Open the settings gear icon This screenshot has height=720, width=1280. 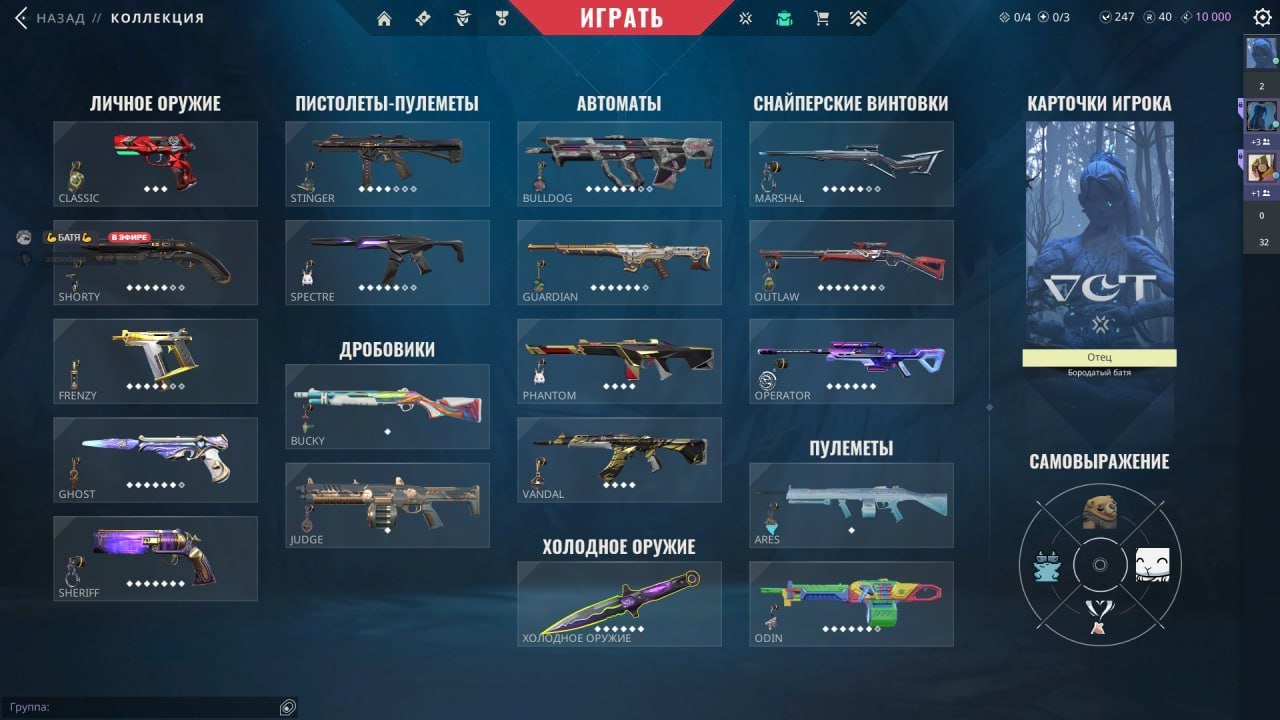[x=1262, y=17]
